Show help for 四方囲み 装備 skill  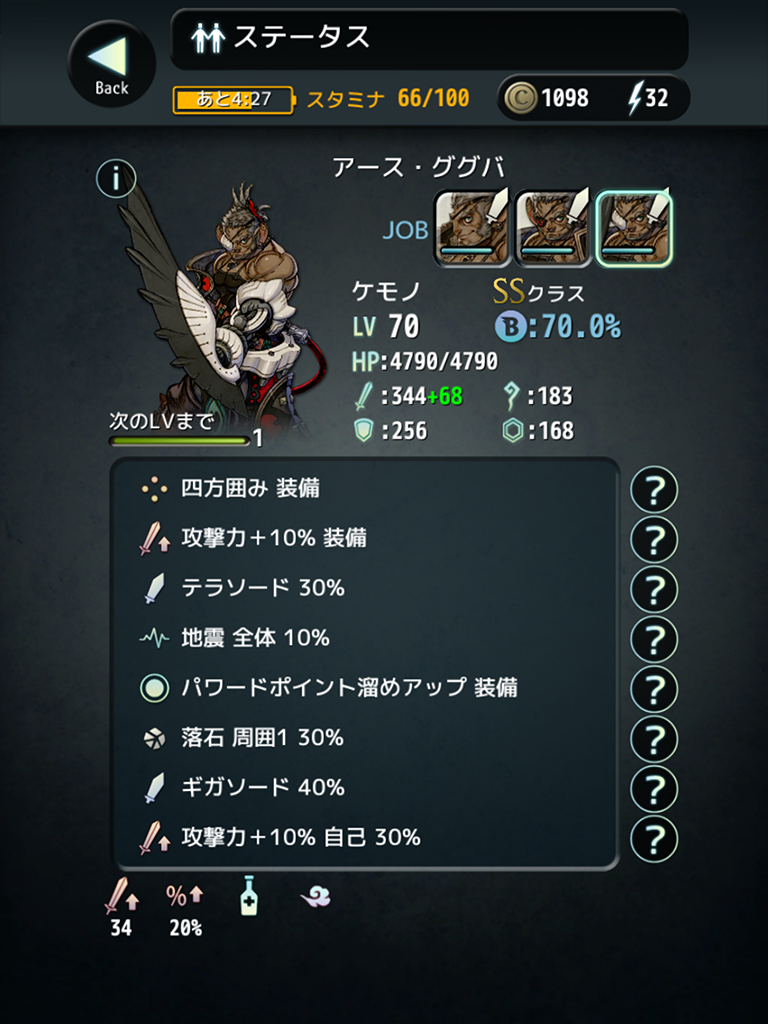(654, 490)
